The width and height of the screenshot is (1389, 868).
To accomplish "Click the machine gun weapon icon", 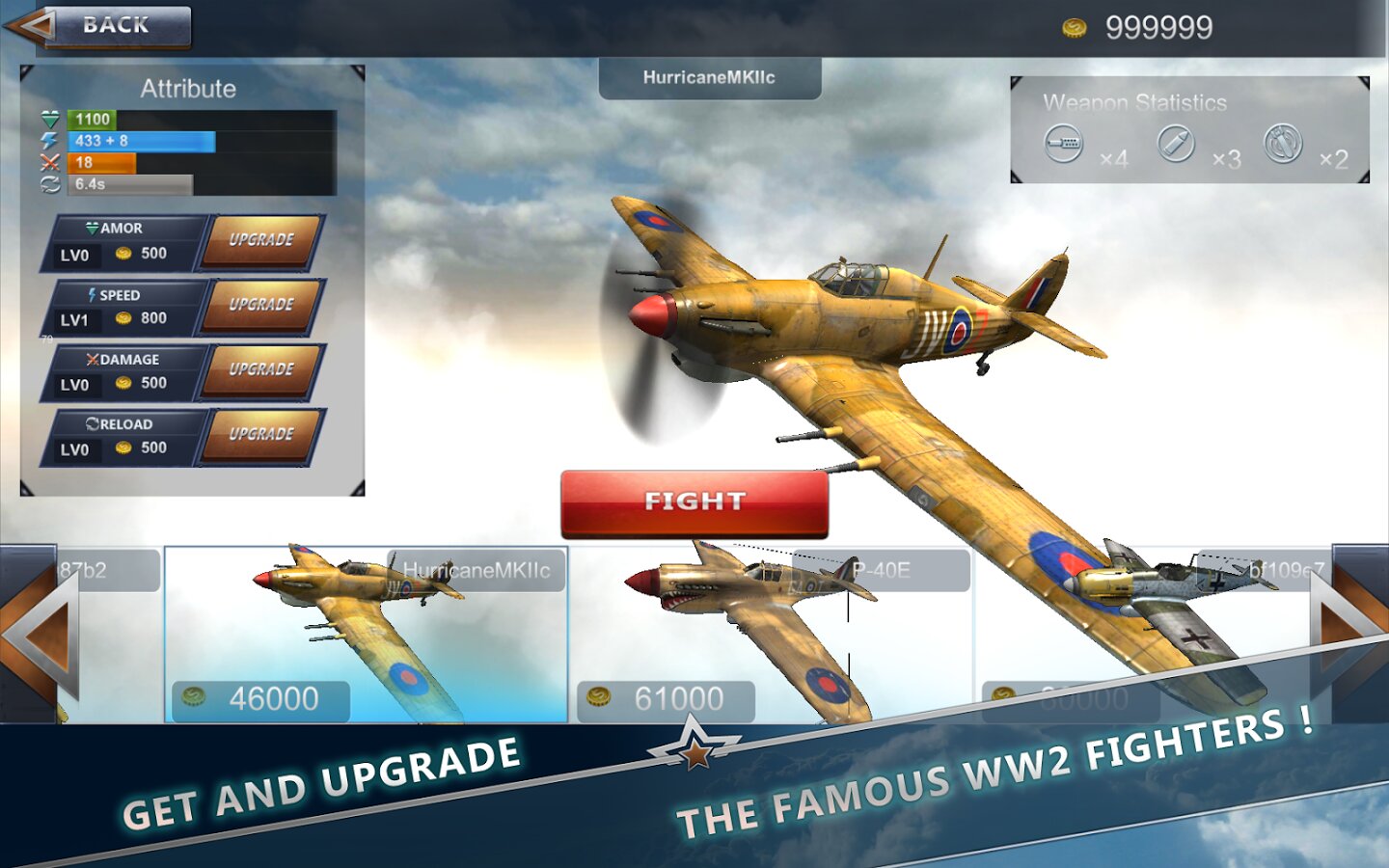I will 1064,144.
